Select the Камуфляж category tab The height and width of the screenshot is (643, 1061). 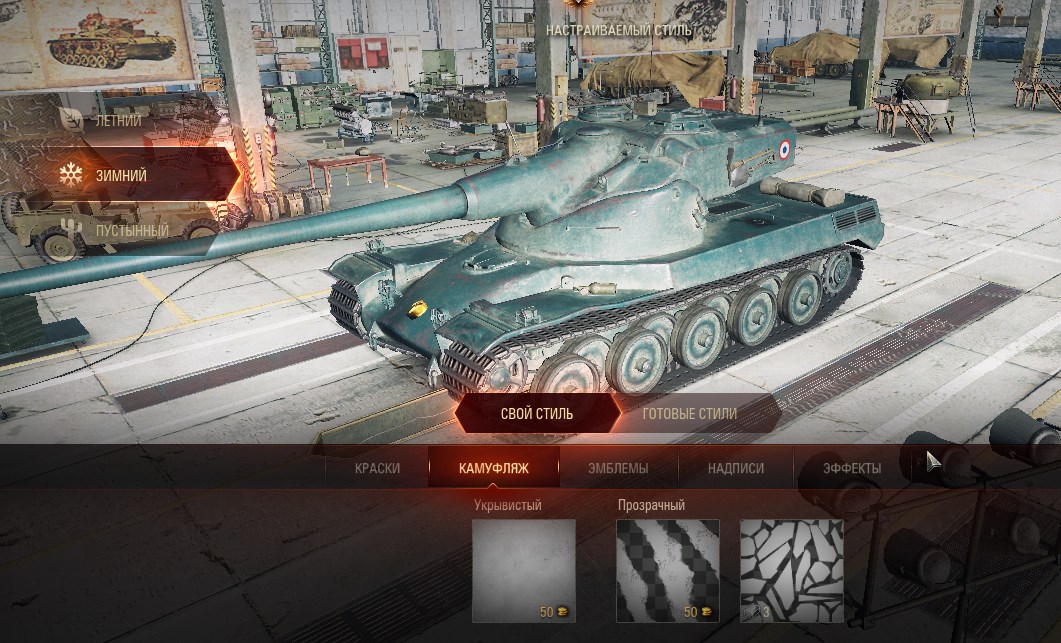(x=493, y=468)
